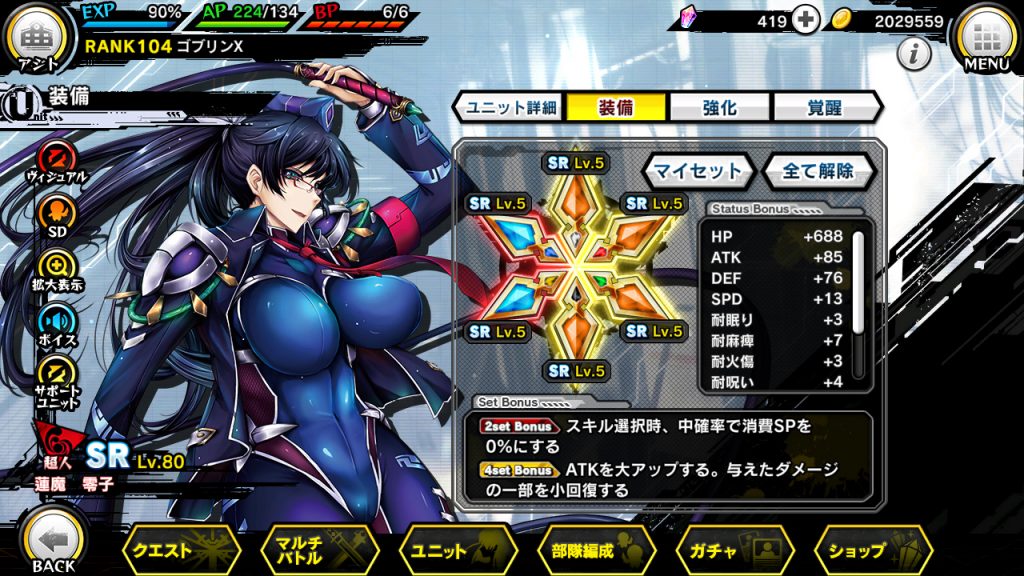This screenshot has height=576, width=1024.
Task: Open マイセット equipment presets
Action: [x=698, y=170]
